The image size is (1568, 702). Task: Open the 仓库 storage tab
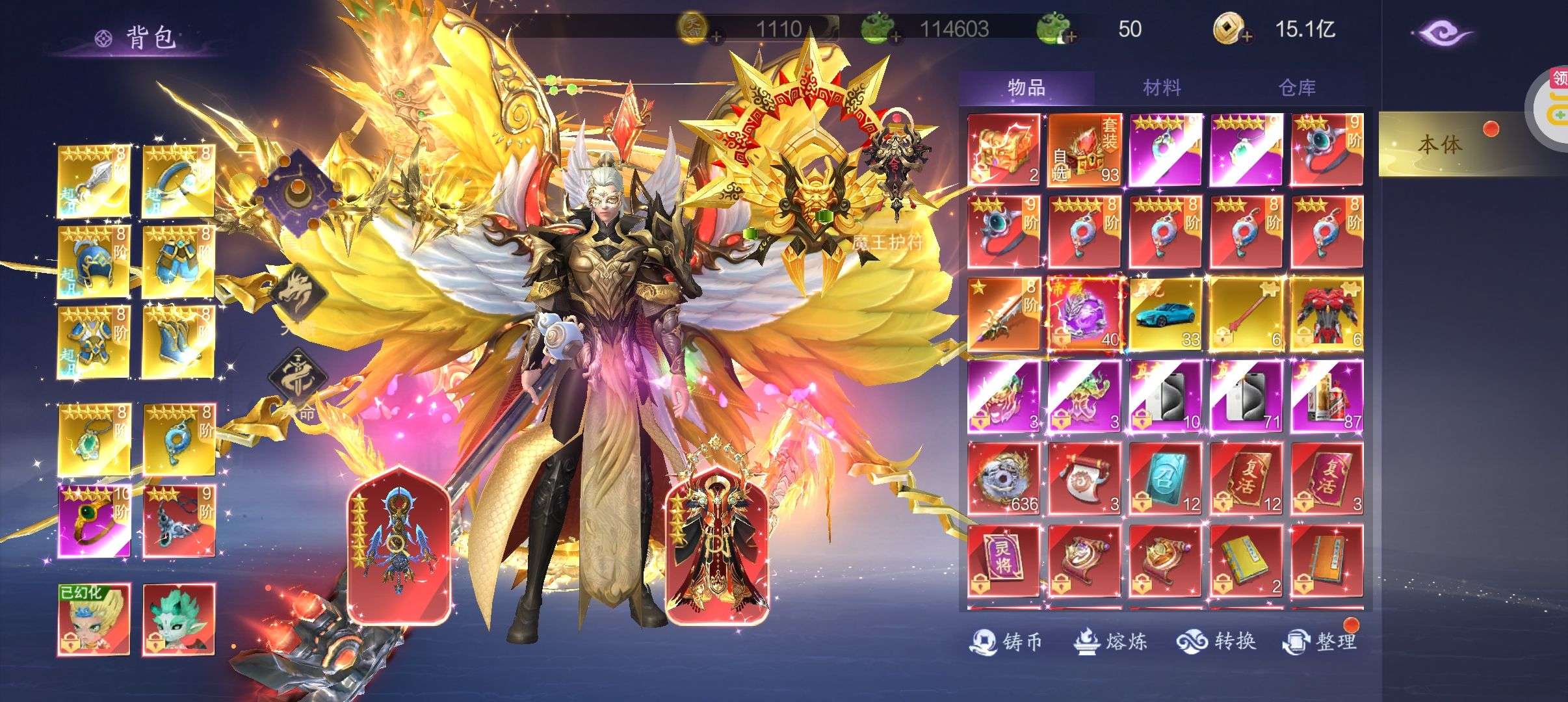(1297, 88)
